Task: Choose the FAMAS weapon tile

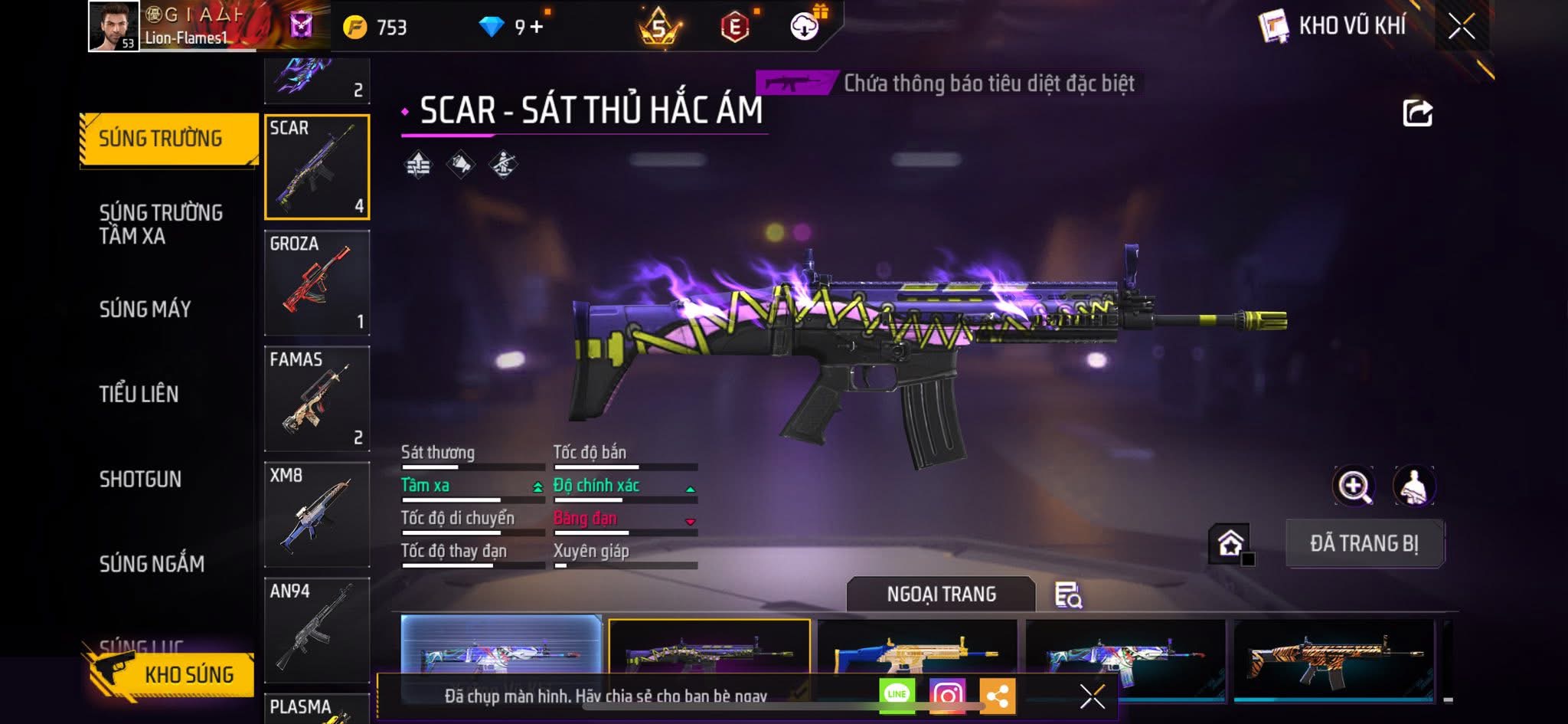Action: (x=317, y=398)
